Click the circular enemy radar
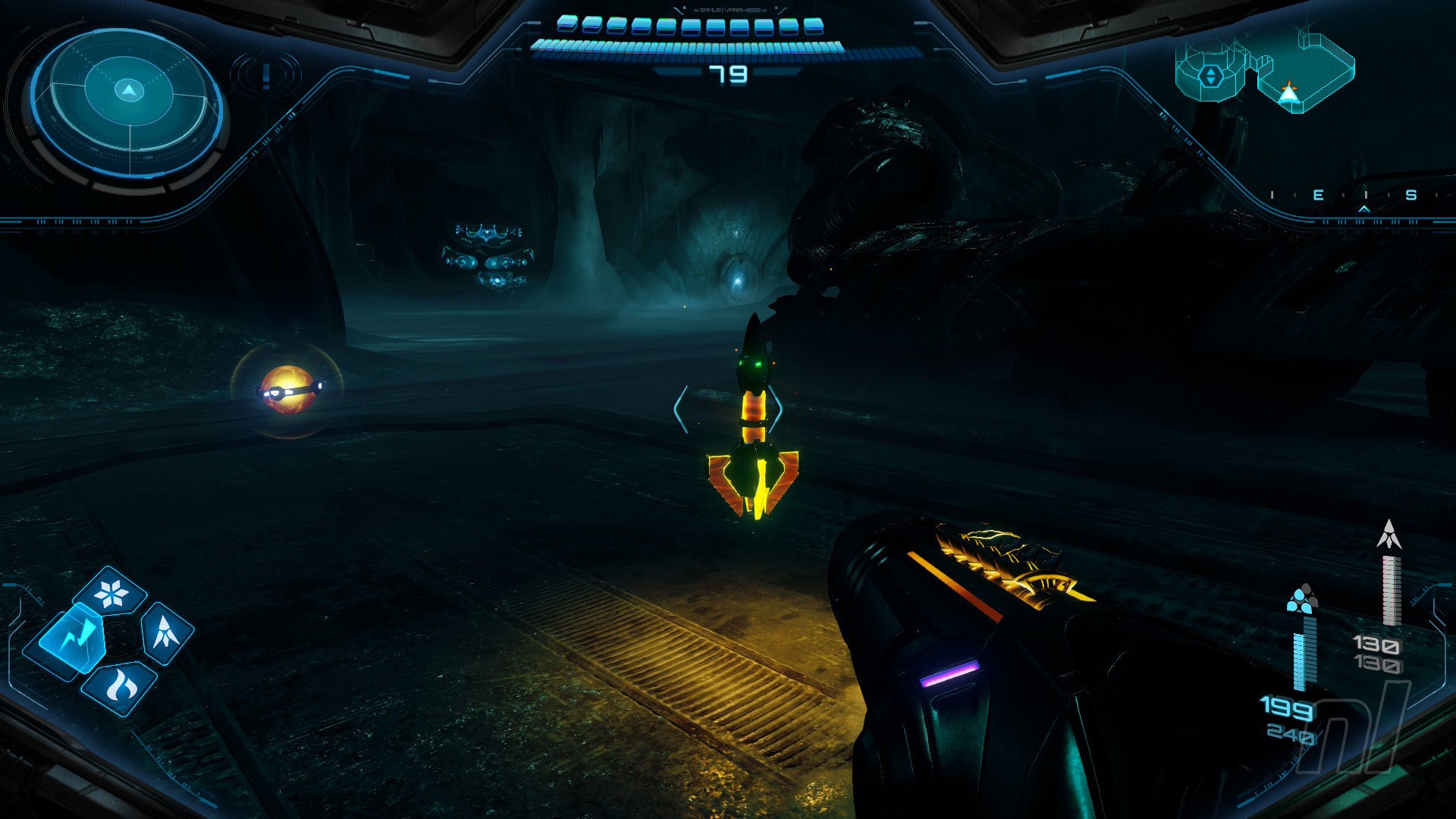1456x819 pixels. [129, 102]
